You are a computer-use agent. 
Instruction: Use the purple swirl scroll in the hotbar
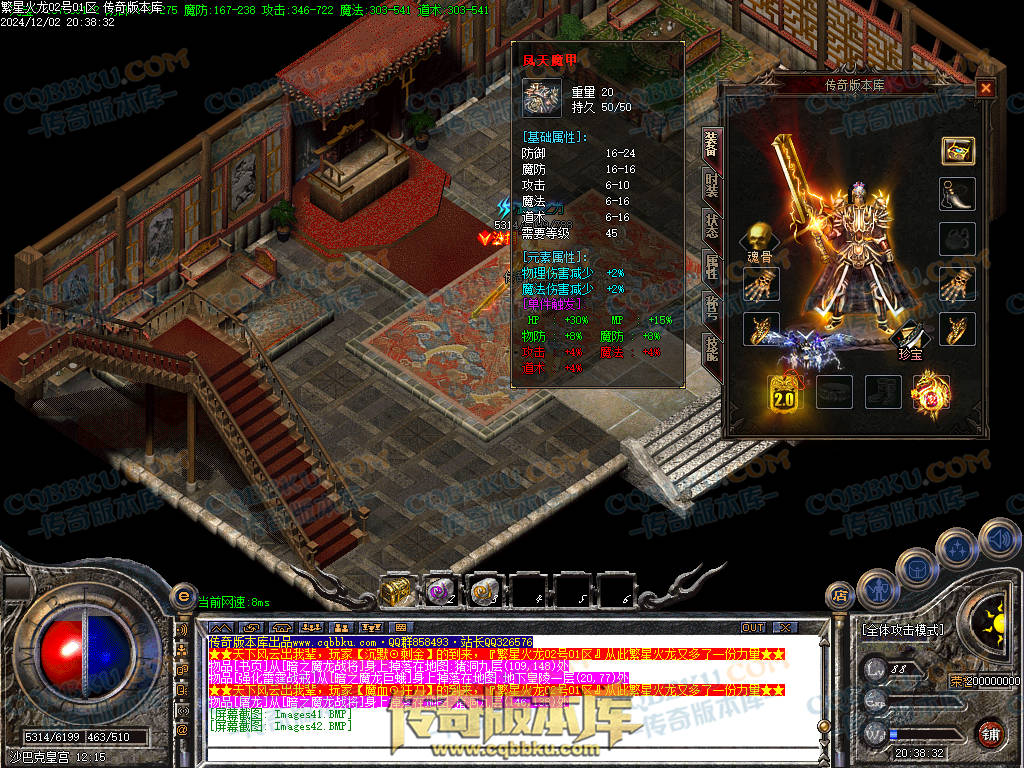tap(441, 591)
